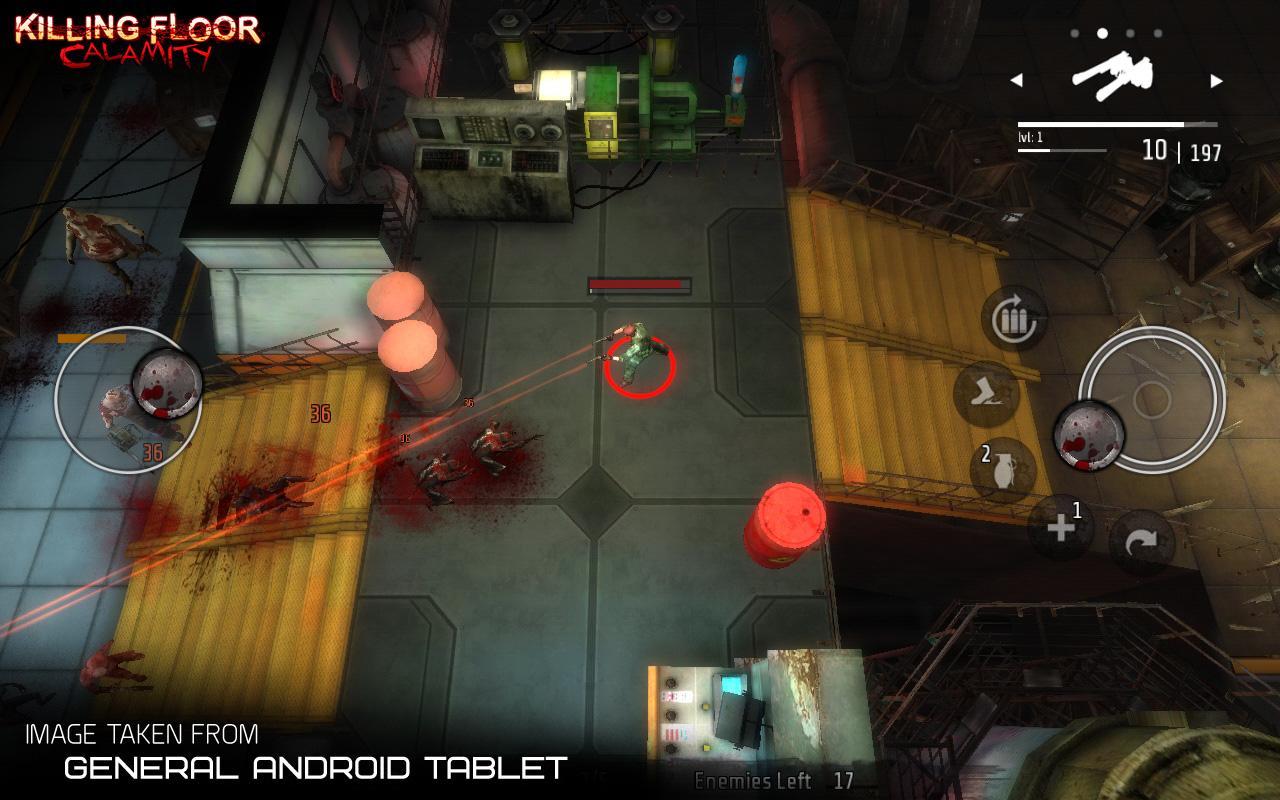Screen dimensions: 1280x800
Task: Select the third weapon slot dot
Action: click(x=1131, y=31)
